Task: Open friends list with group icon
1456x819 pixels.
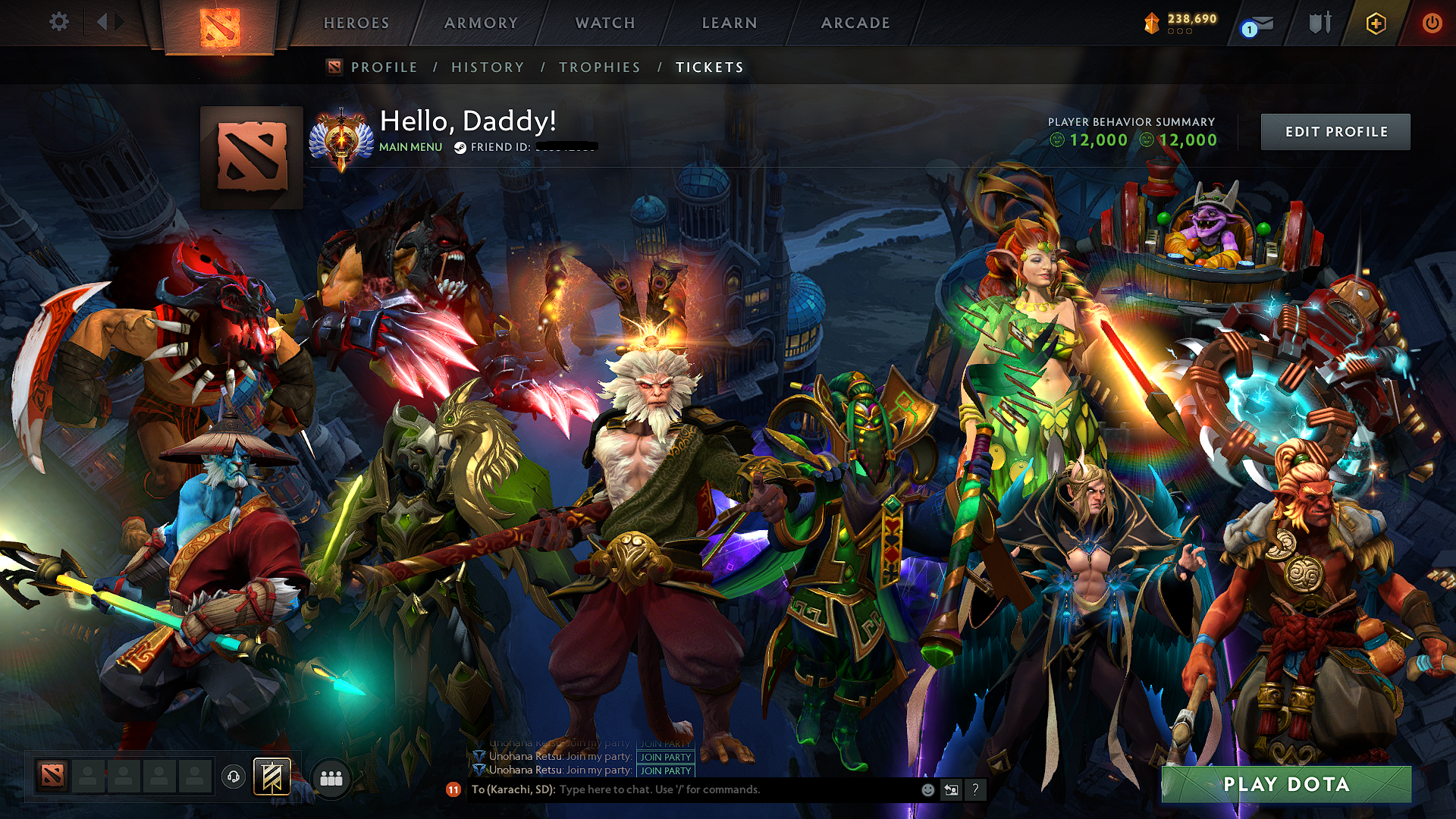Action: [x=331, y=777]
